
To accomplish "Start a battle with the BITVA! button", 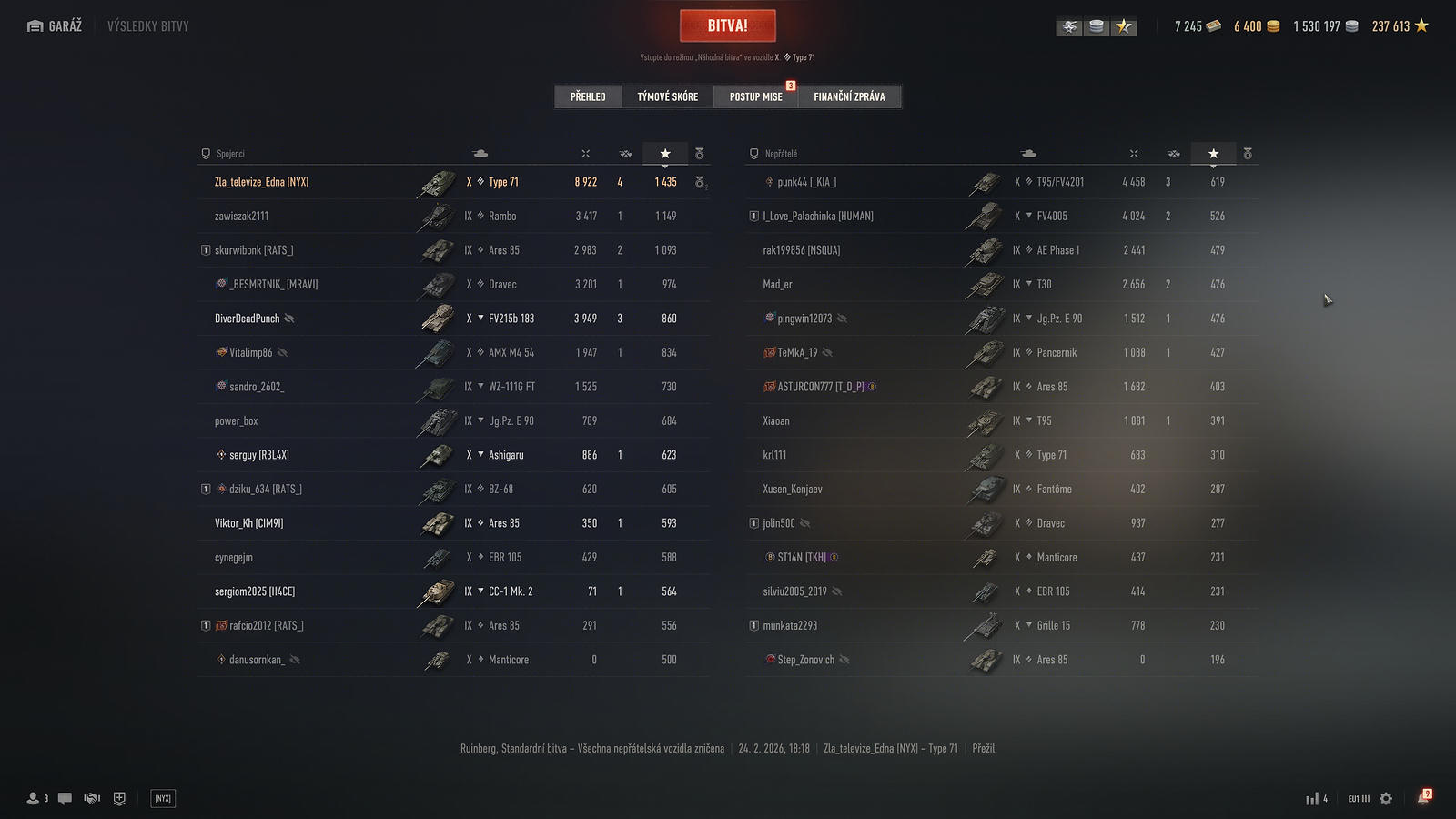I will (x=727, y=25).
